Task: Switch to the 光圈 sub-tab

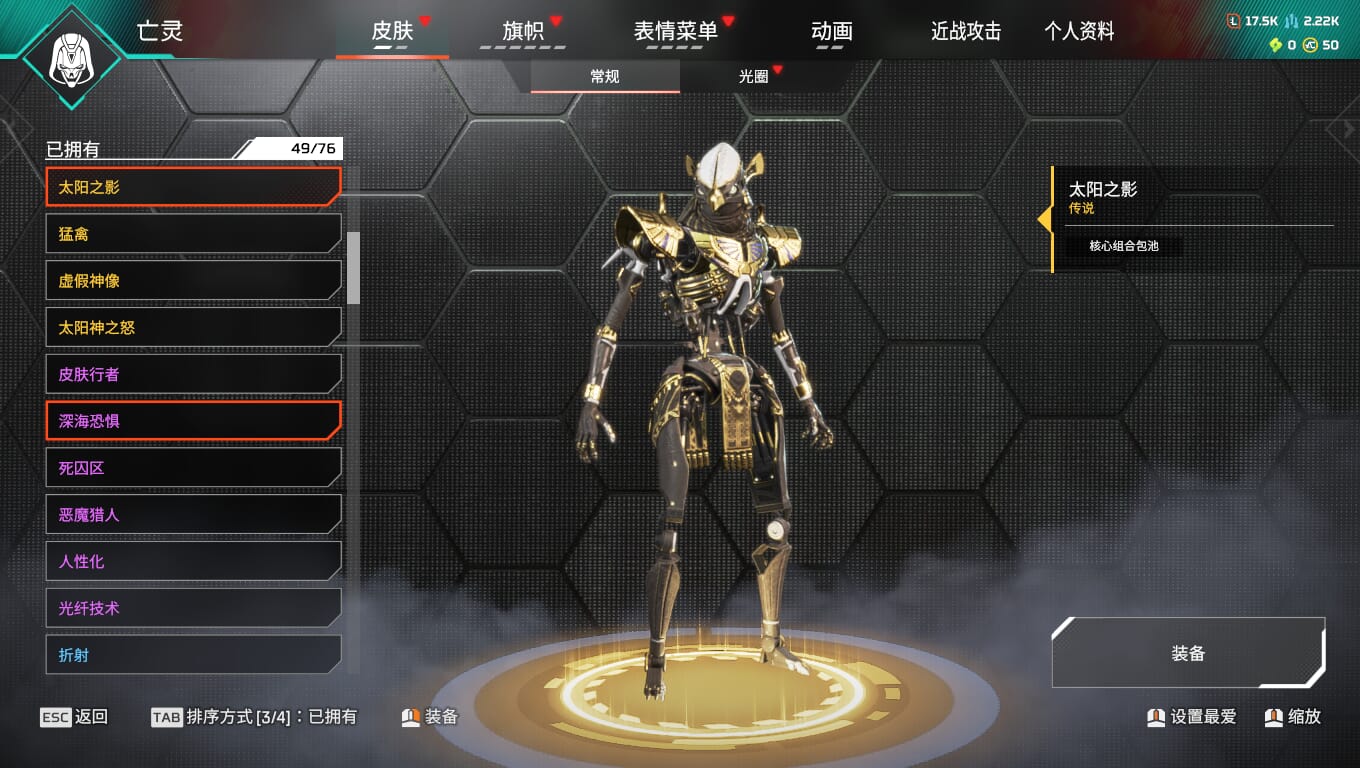Action: (x=754, y=76)
